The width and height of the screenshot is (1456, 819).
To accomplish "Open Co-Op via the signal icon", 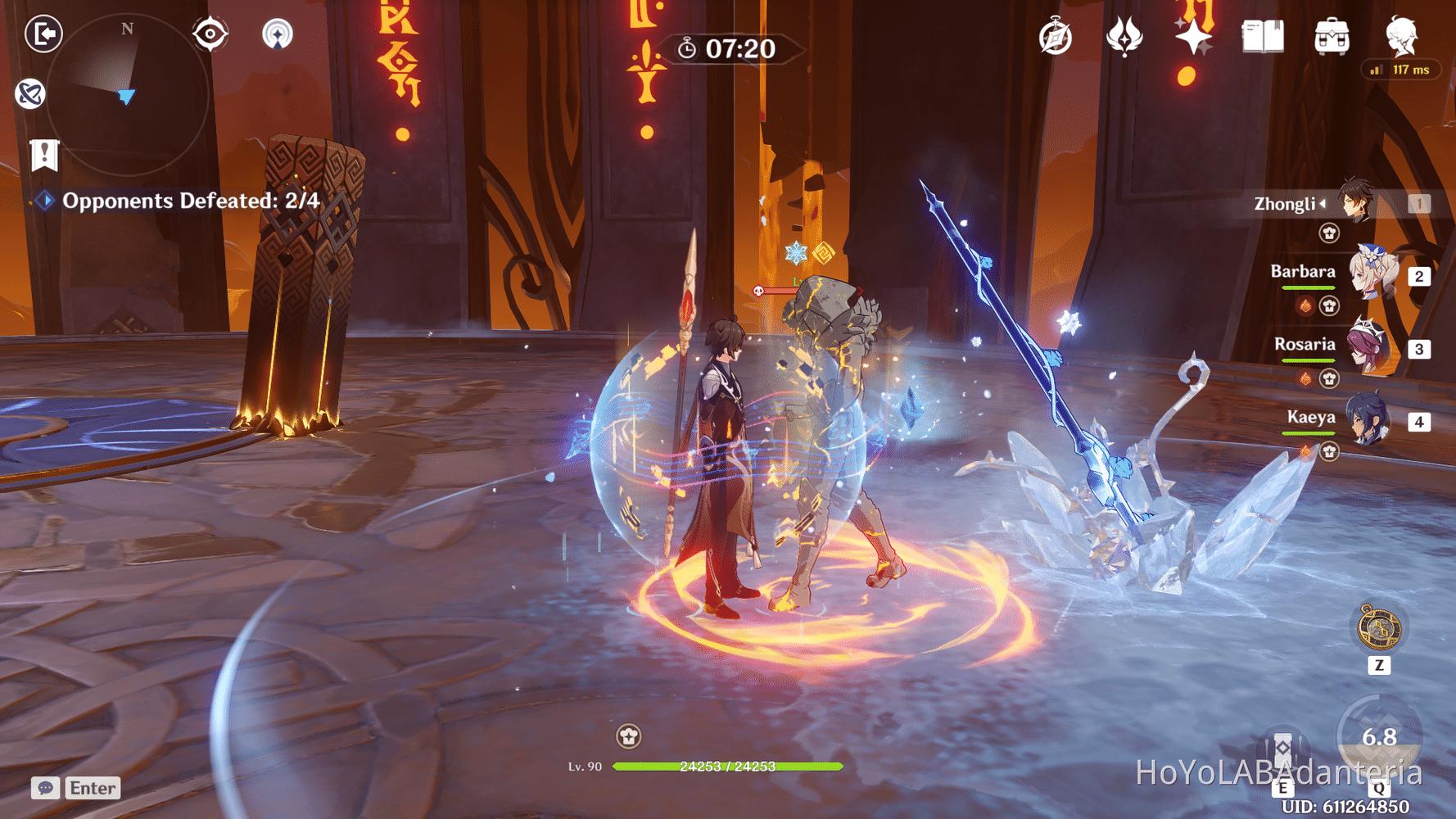I will tap(279, 34).
